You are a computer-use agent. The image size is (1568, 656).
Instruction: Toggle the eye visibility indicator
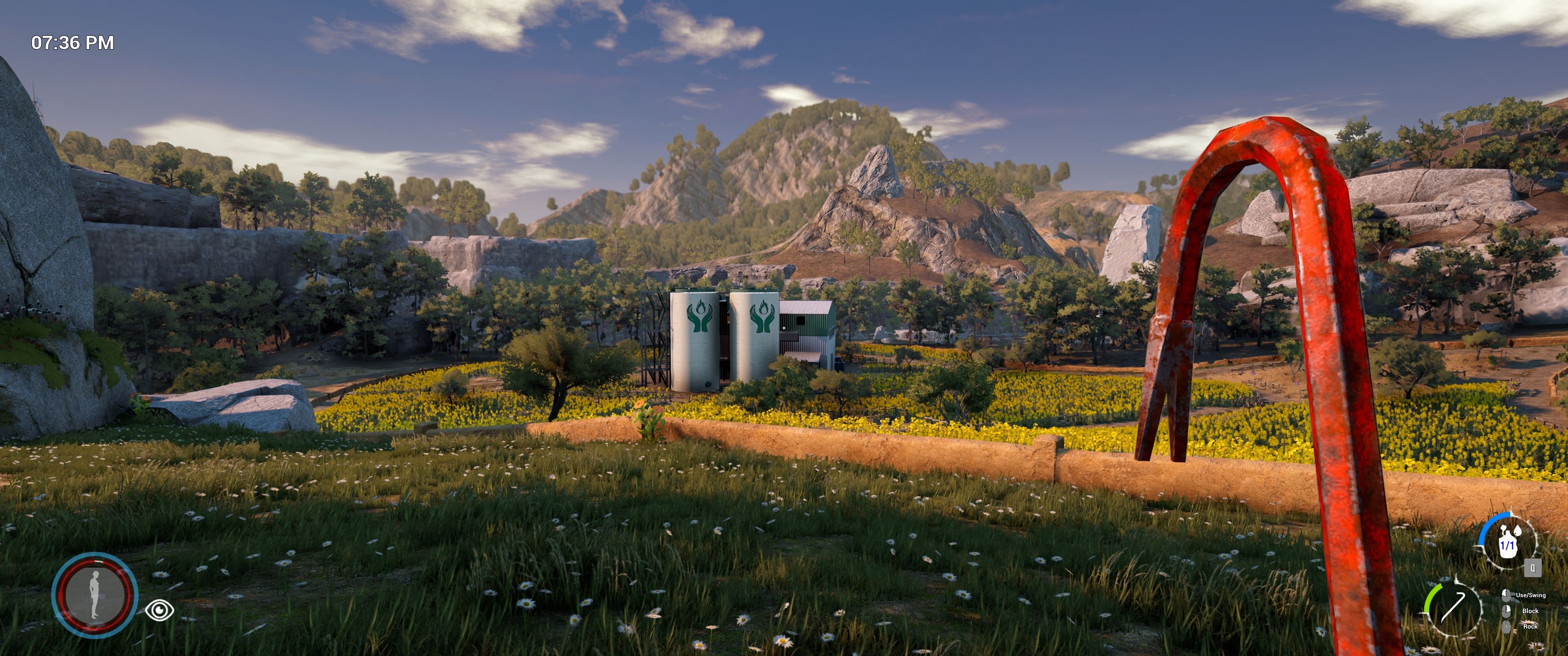coord(160,609)
